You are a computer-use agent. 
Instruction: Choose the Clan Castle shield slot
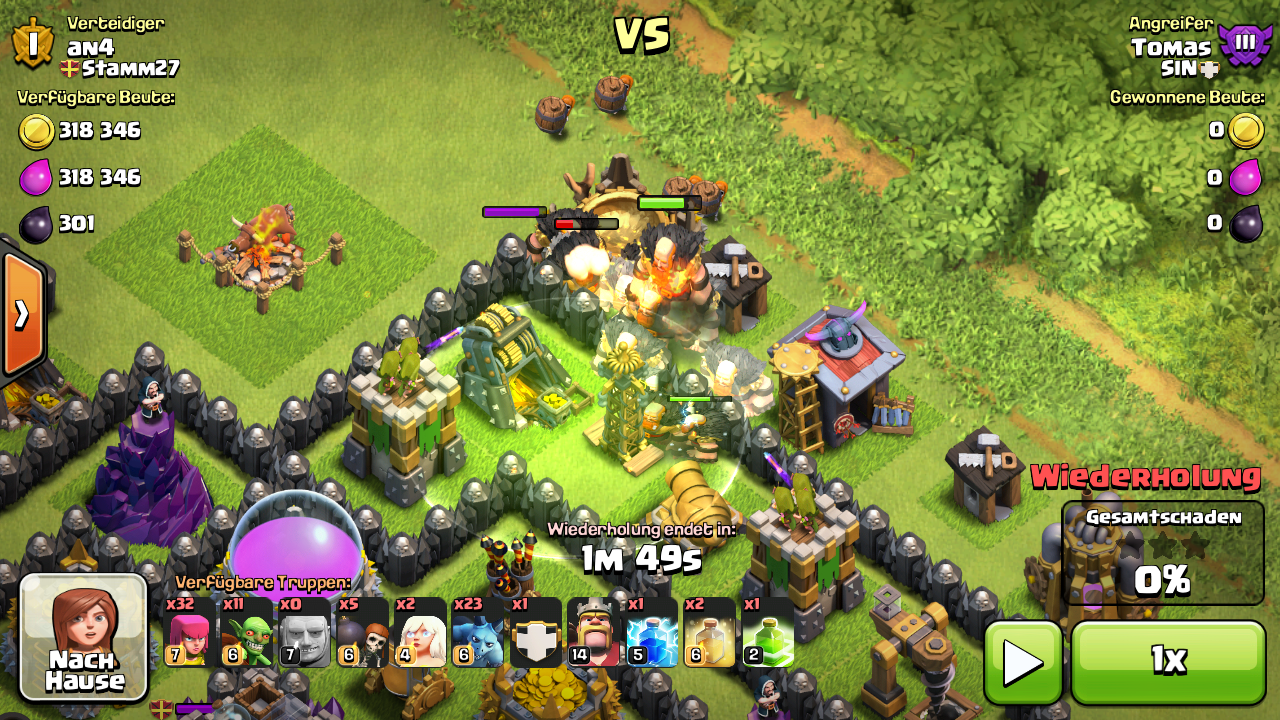click(x=536, y=632)
